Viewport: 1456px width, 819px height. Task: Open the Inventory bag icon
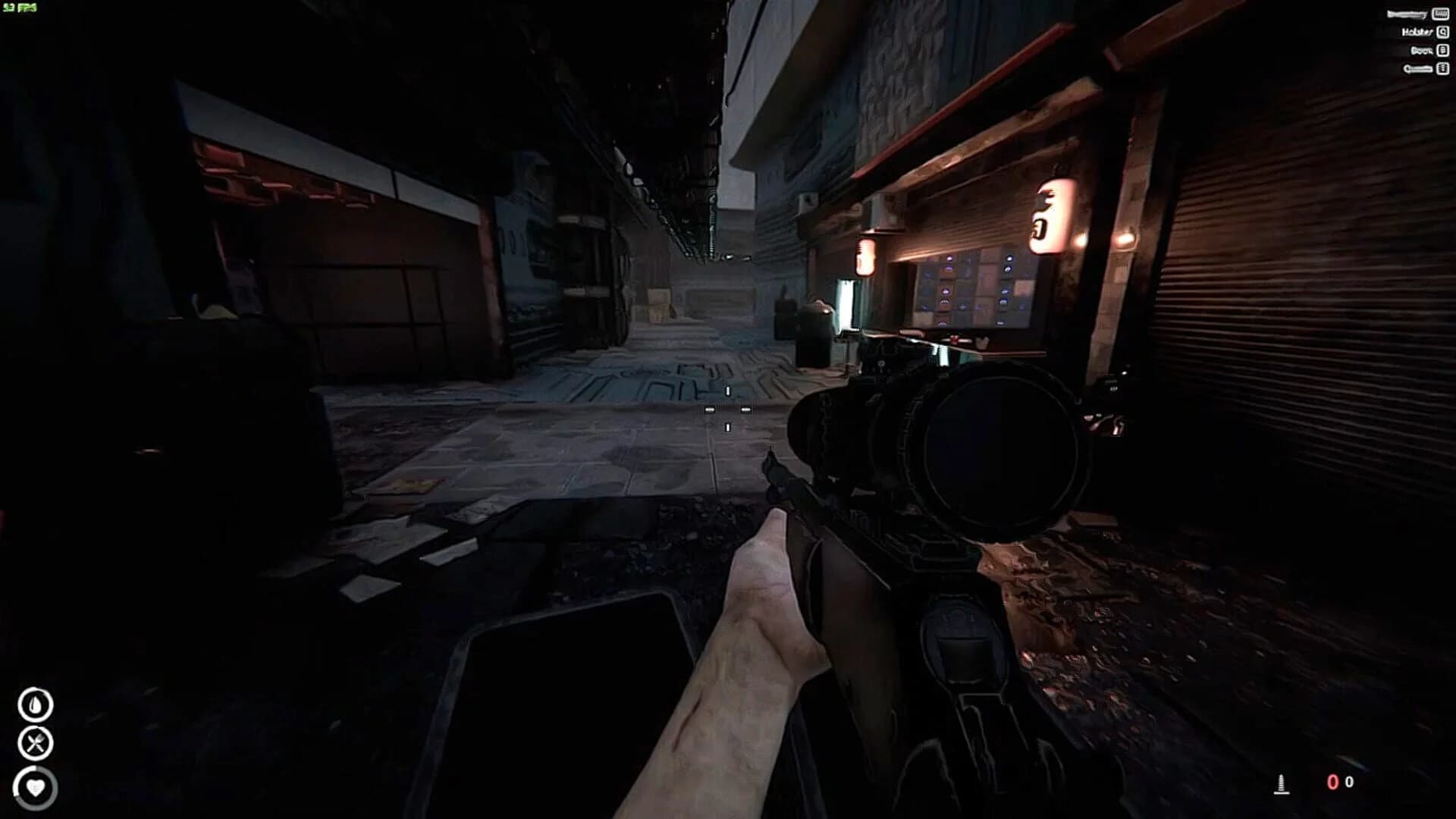(1440, 15)
